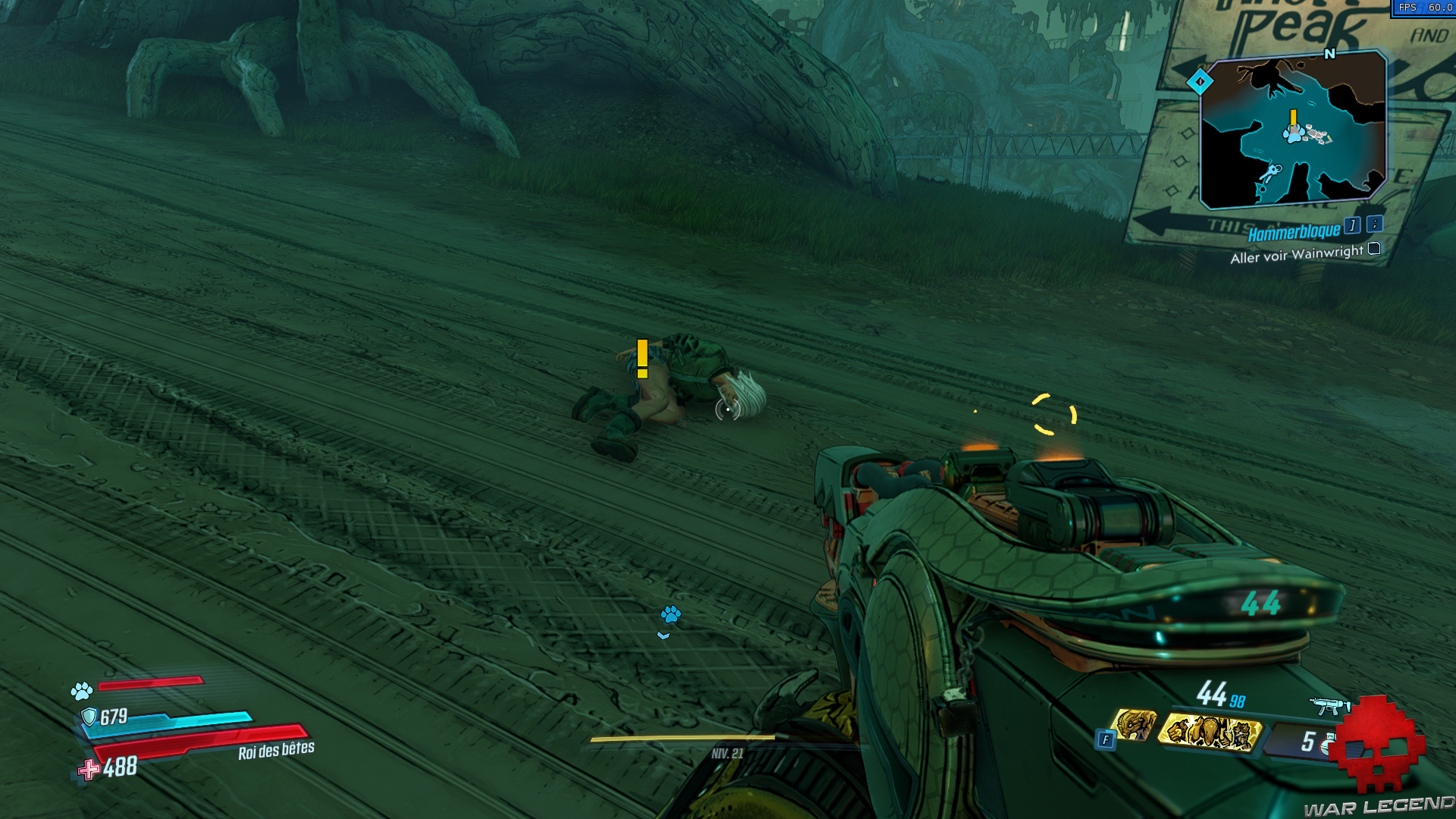
Task: Click the Aller voir Wainwright objective text
Action: pos(1297,251)
